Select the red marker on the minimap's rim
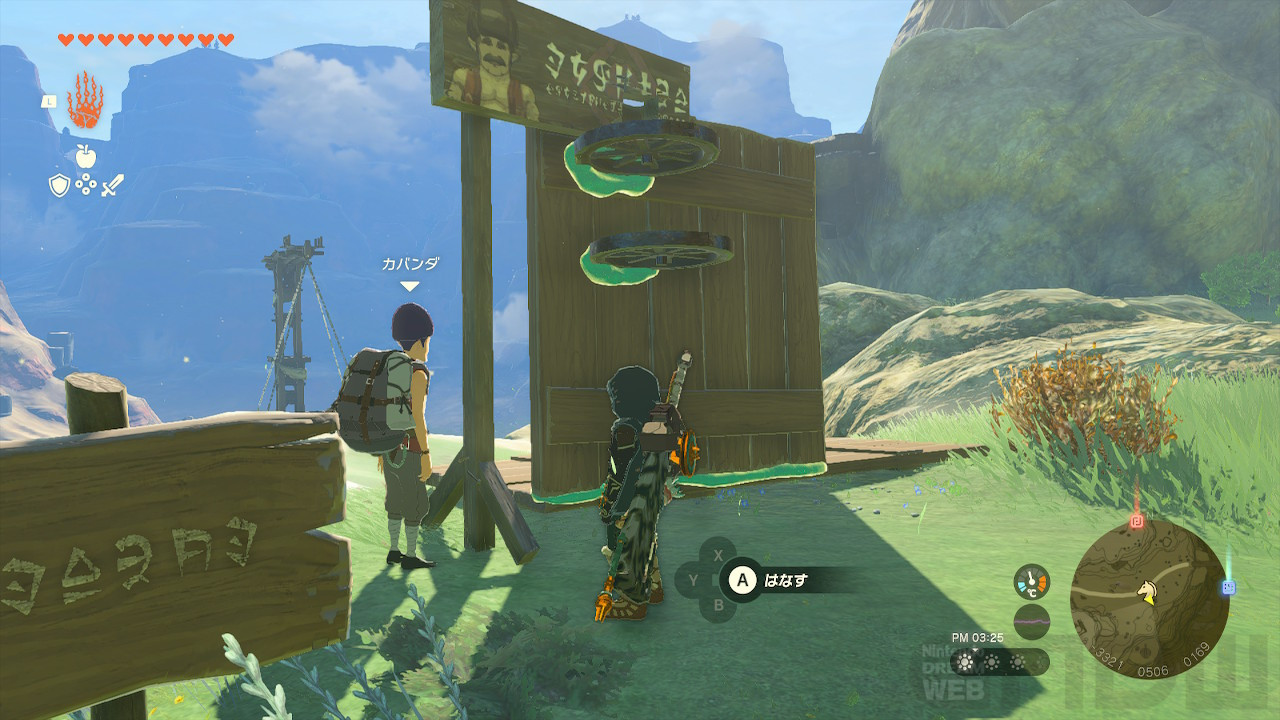This screenshot has height=720, width=1280. 1136,521
